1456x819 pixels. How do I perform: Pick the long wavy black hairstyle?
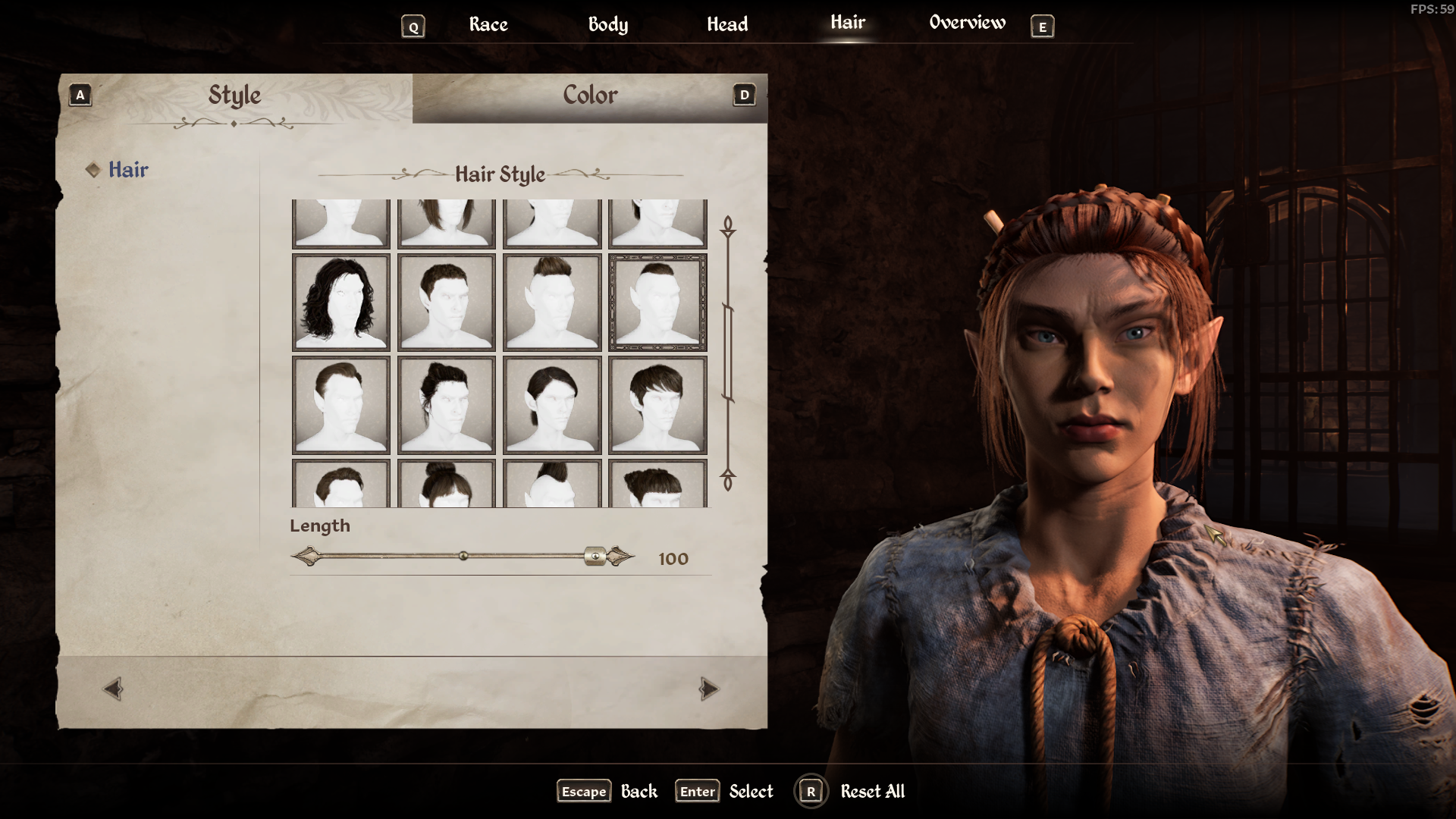pos(340,302)
